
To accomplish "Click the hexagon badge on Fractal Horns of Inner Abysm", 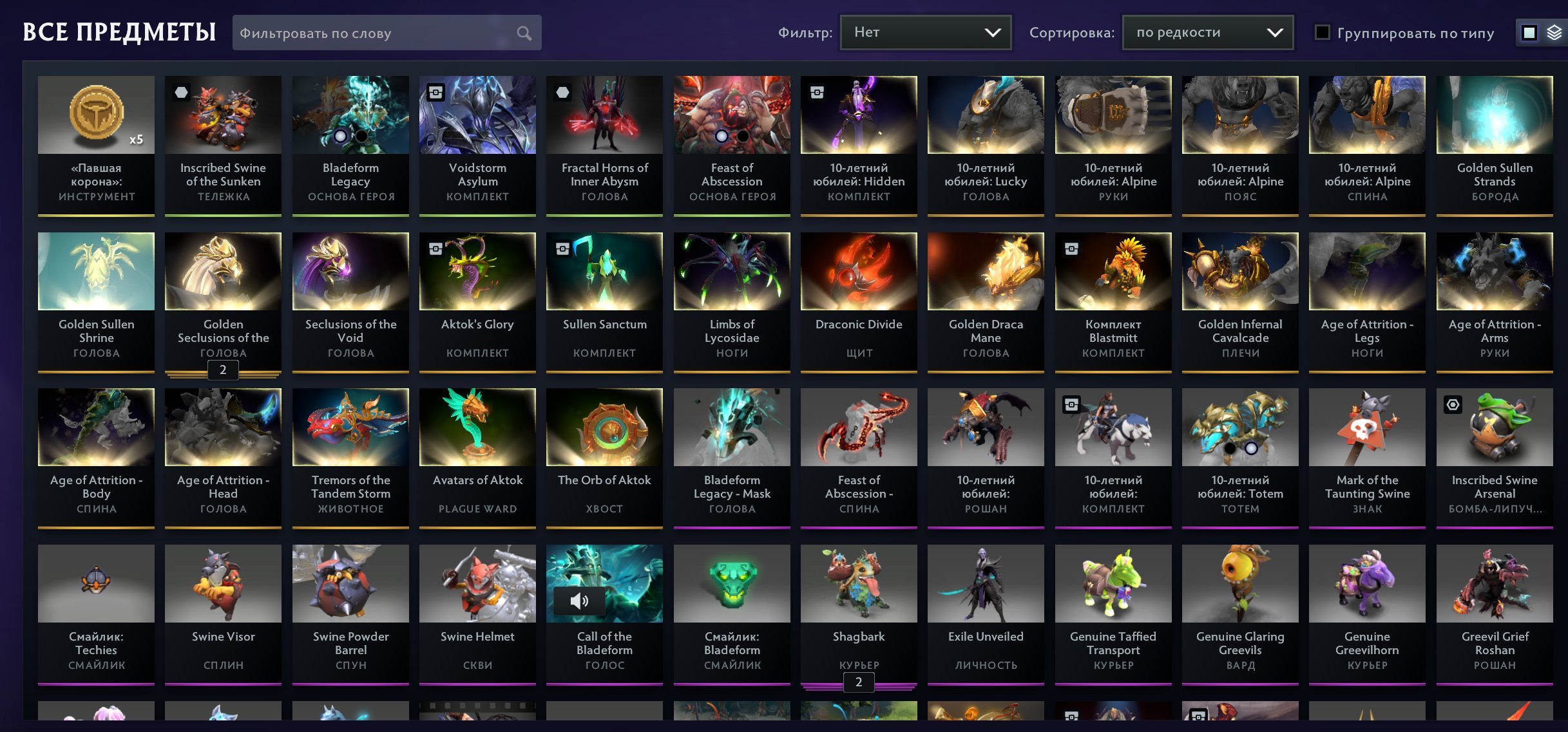I will point(562,93).
